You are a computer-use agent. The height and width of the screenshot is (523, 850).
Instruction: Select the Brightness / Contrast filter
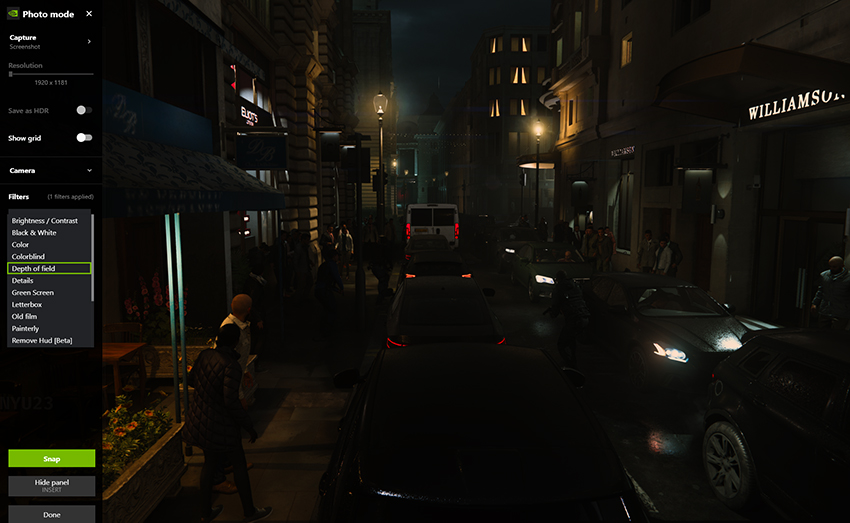point(45,221)
